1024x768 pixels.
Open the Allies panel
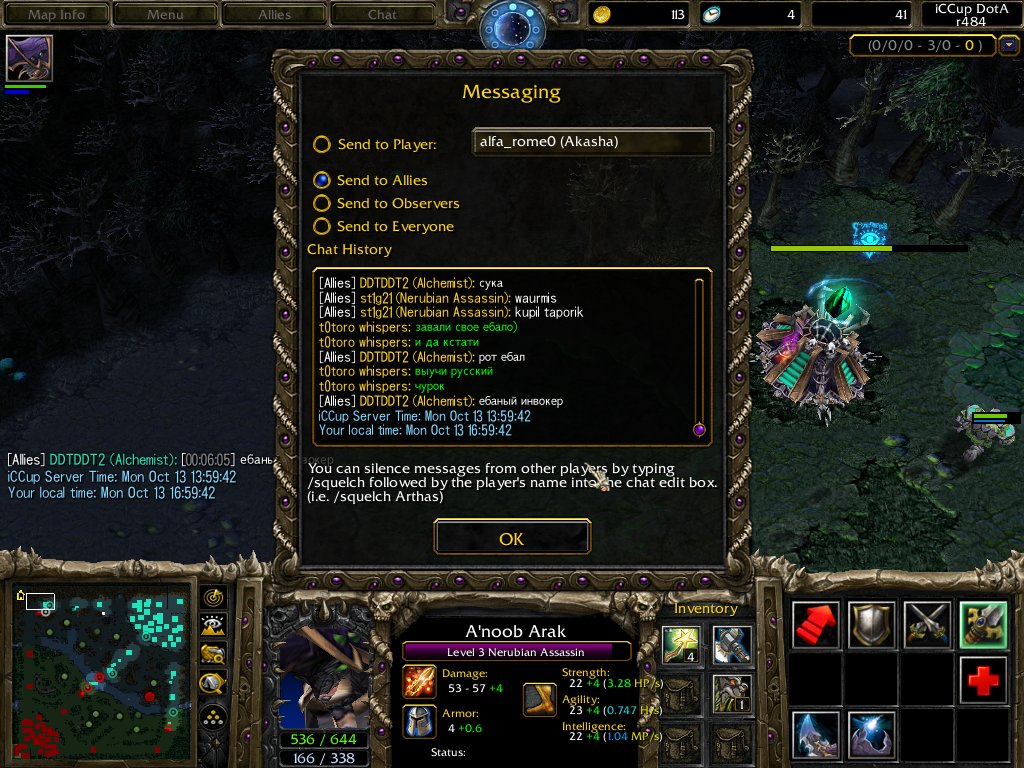(274, 14)
